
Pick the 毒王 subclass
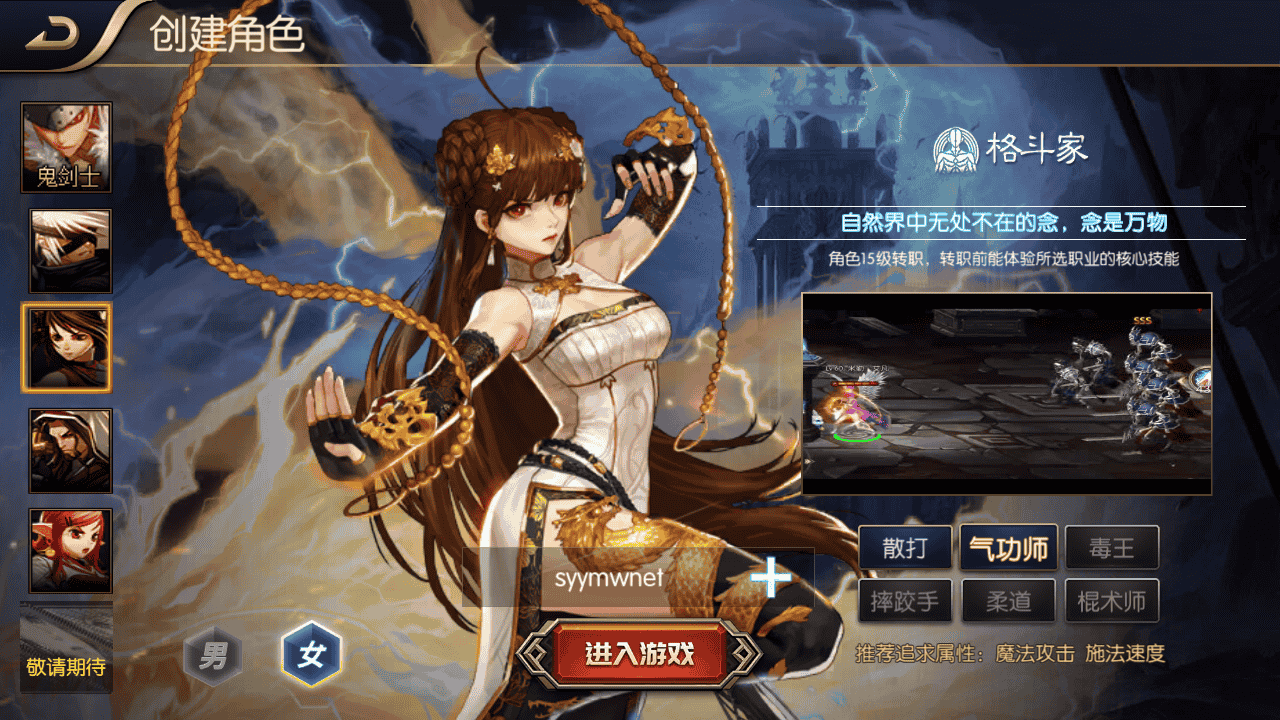pos(1111,548)
